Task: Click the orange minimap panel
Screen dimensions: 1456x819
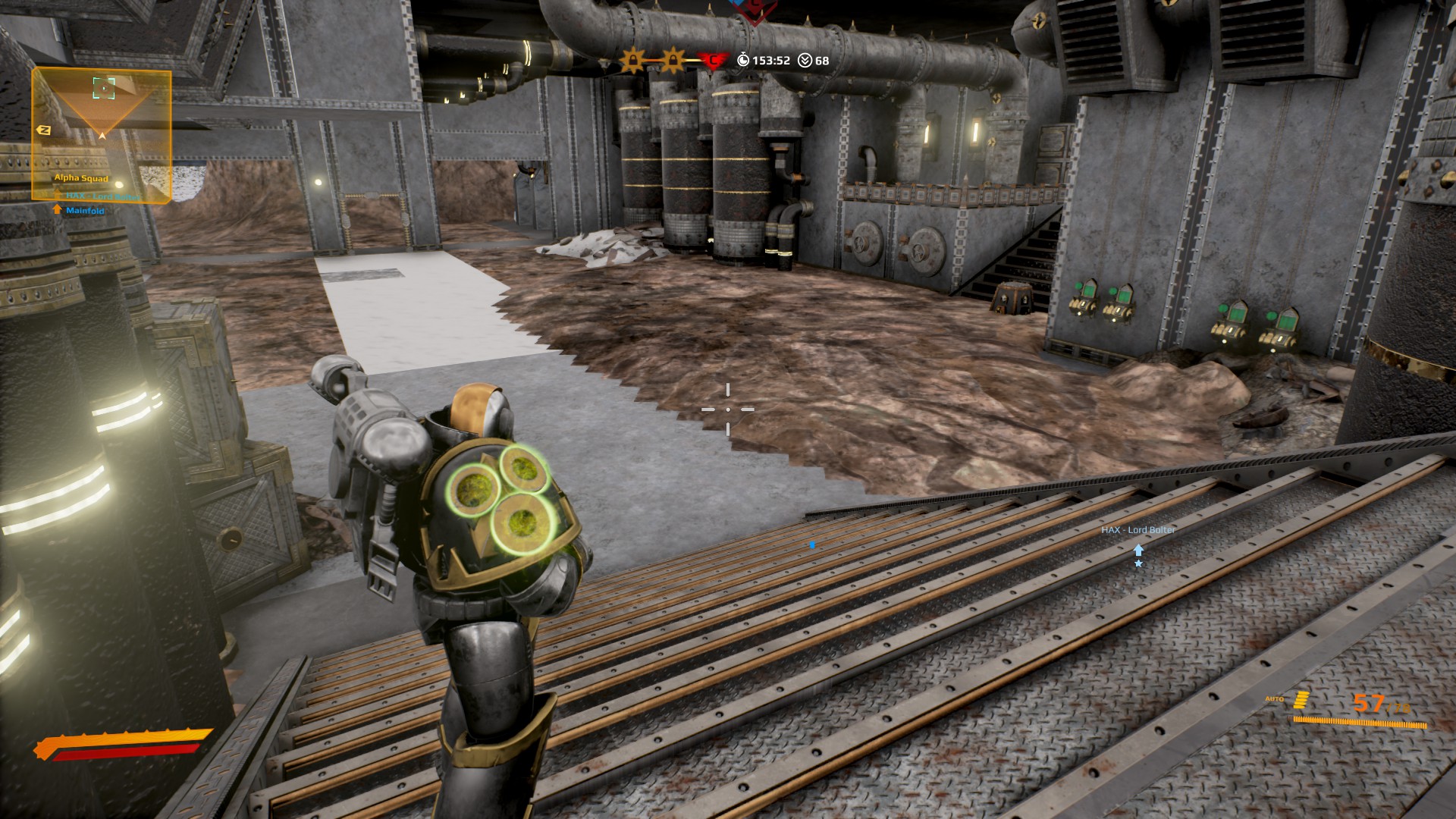Action: click(x=102, y=134)
